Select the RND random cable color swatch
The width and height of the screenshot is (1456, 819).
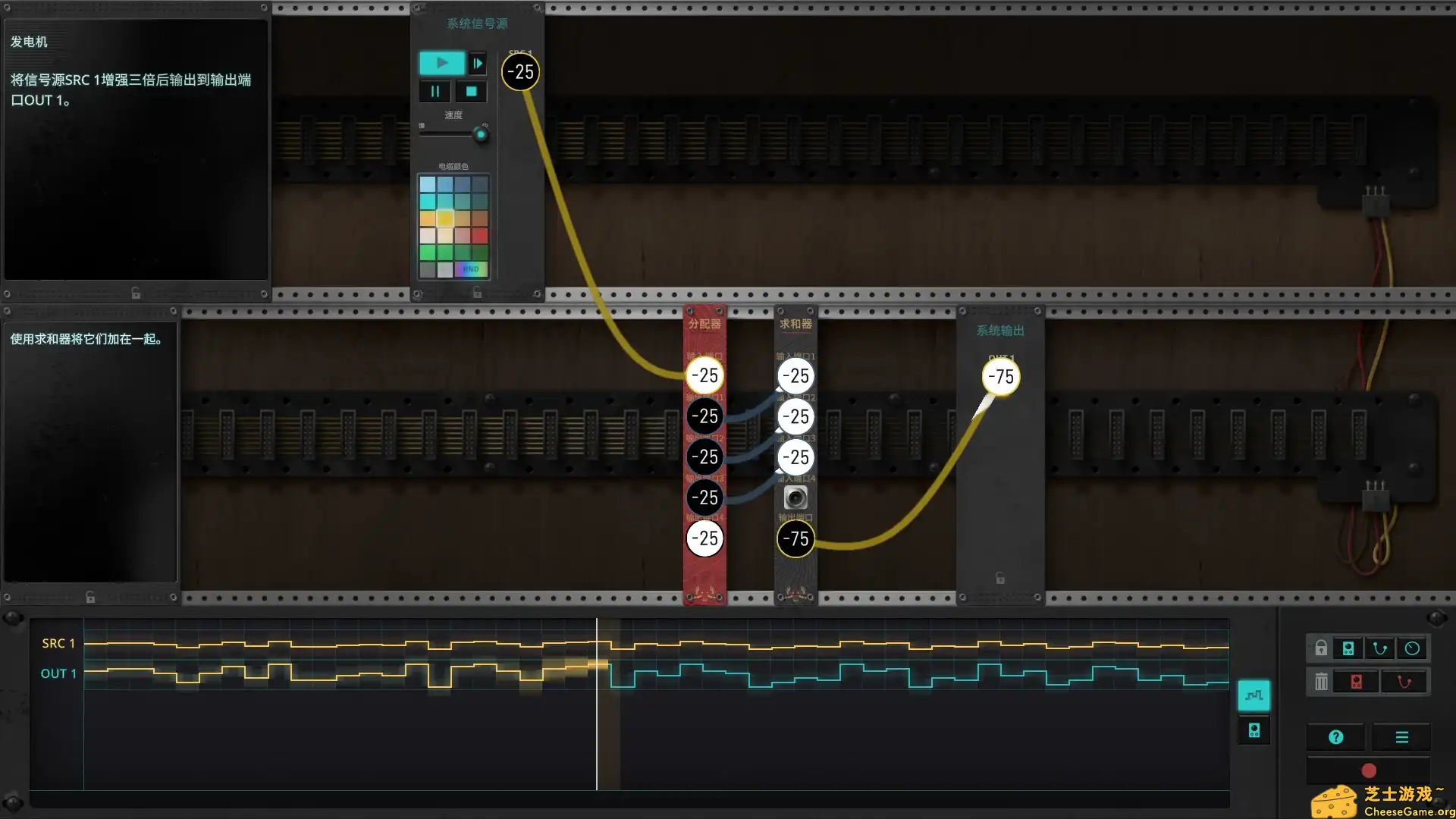(471, 269)
